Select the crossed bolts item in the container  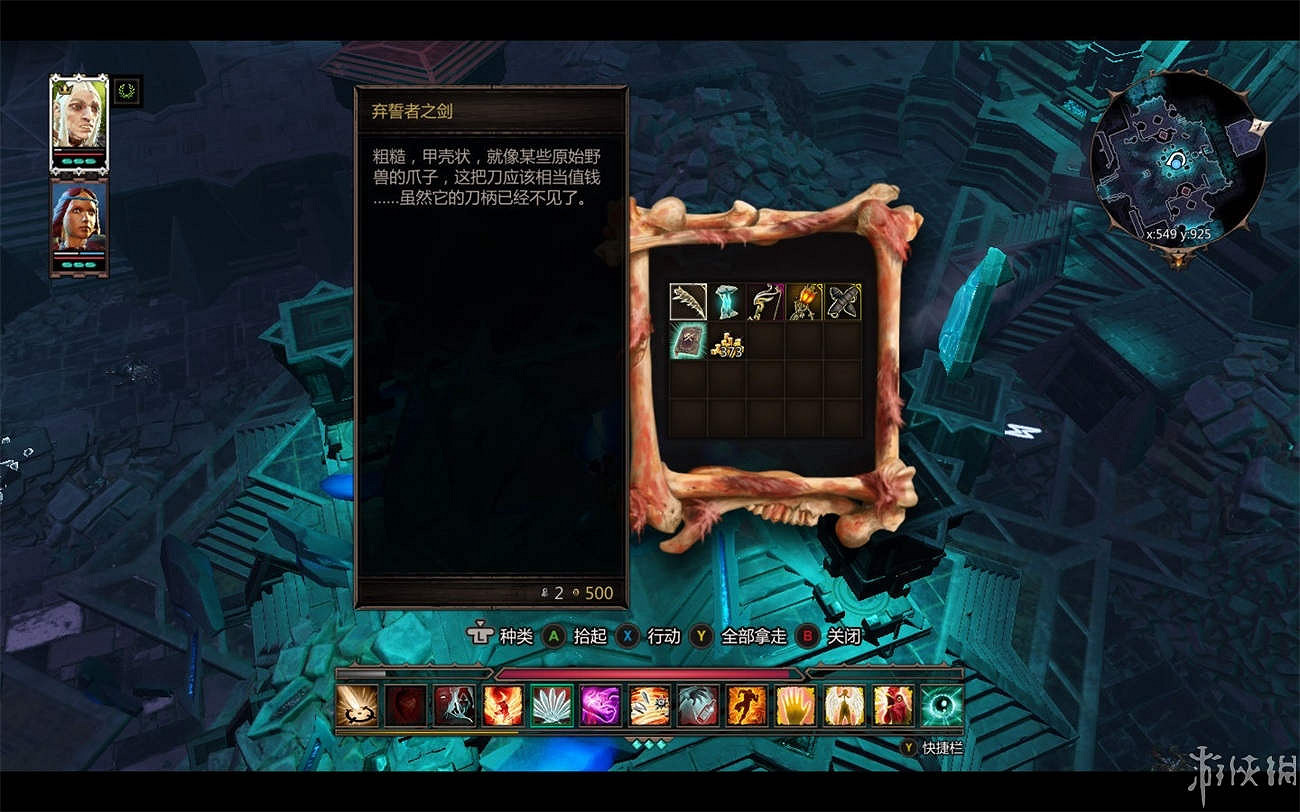click(844, 303)
